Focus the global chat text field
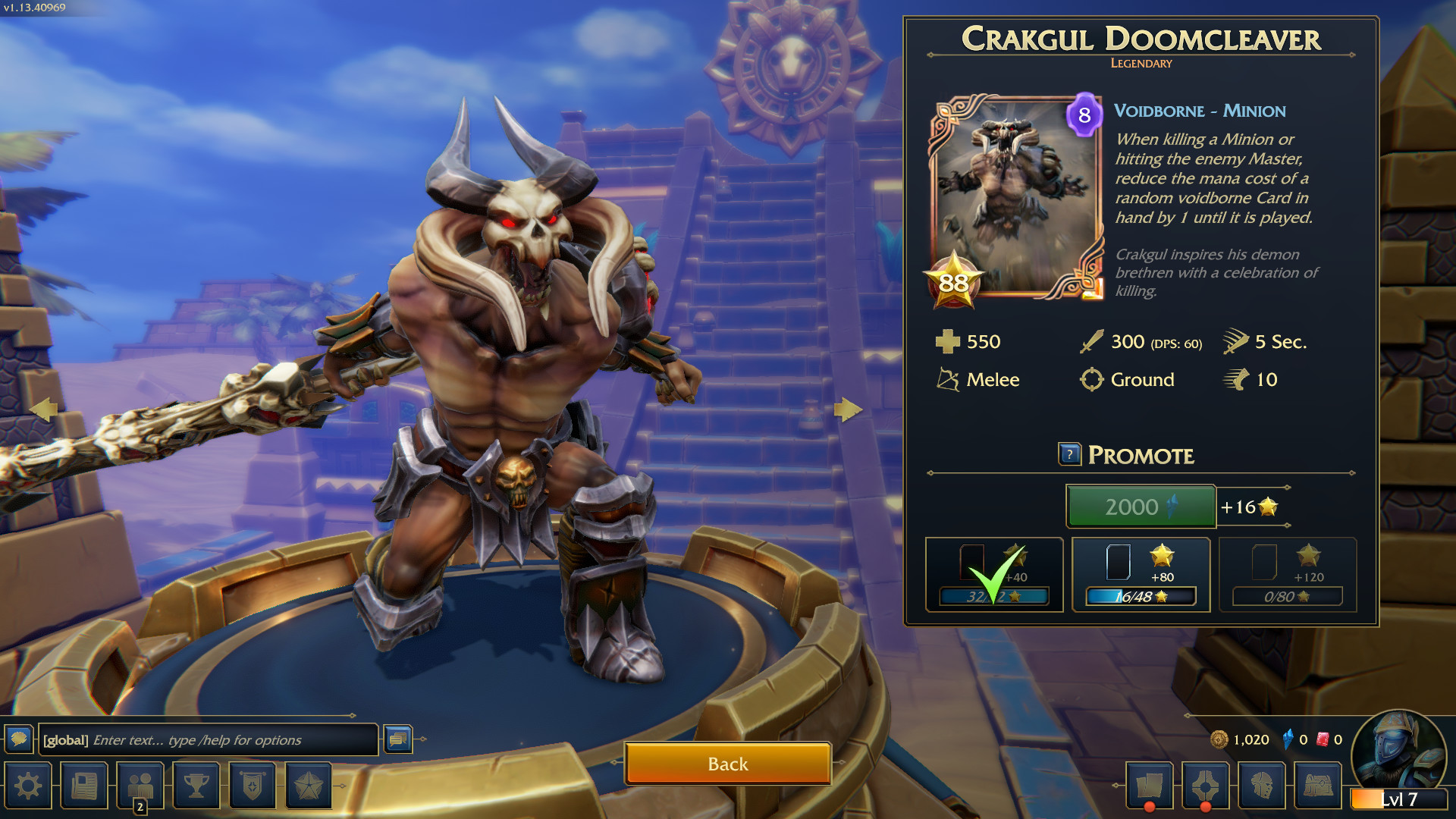1456x819 pixels. [207, 740]
